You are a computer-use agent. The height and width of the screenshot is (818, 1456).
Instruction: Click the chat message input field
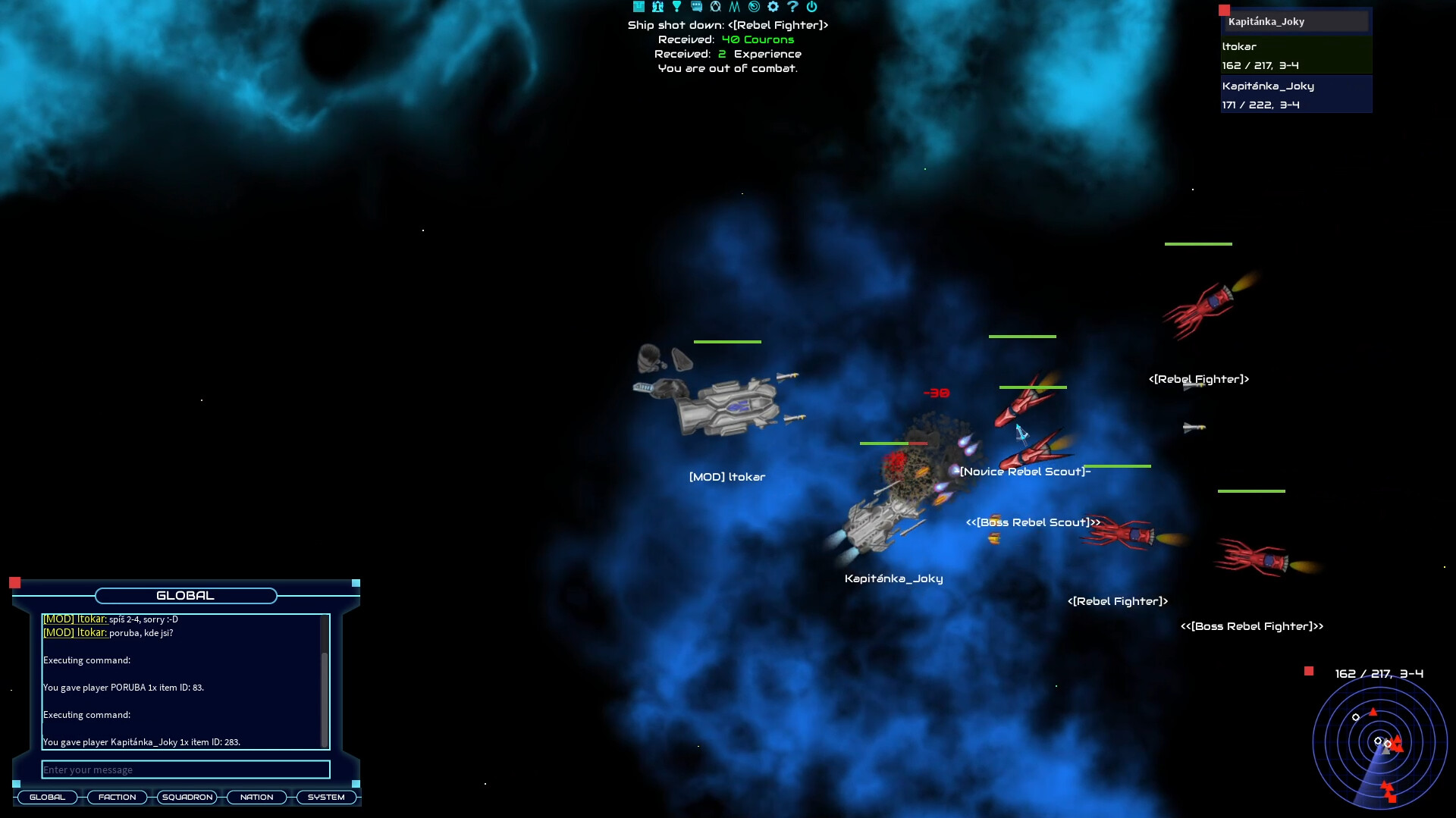click(185, 769)
